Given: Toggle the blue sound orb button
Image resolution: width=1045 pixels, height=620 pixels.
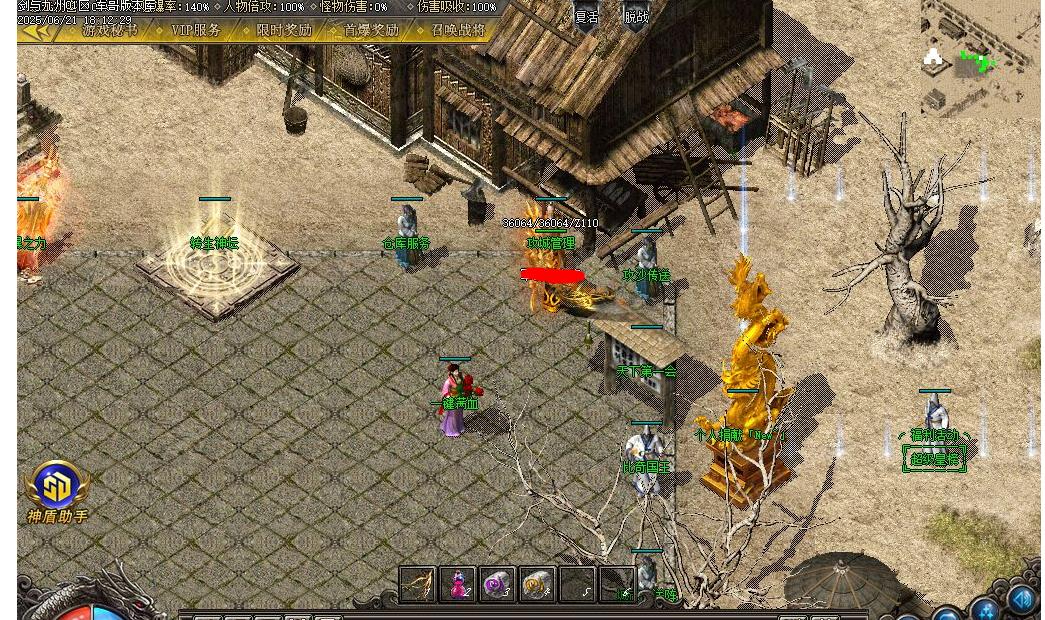Looking at the screenshot, I should tap(1021, 599).
